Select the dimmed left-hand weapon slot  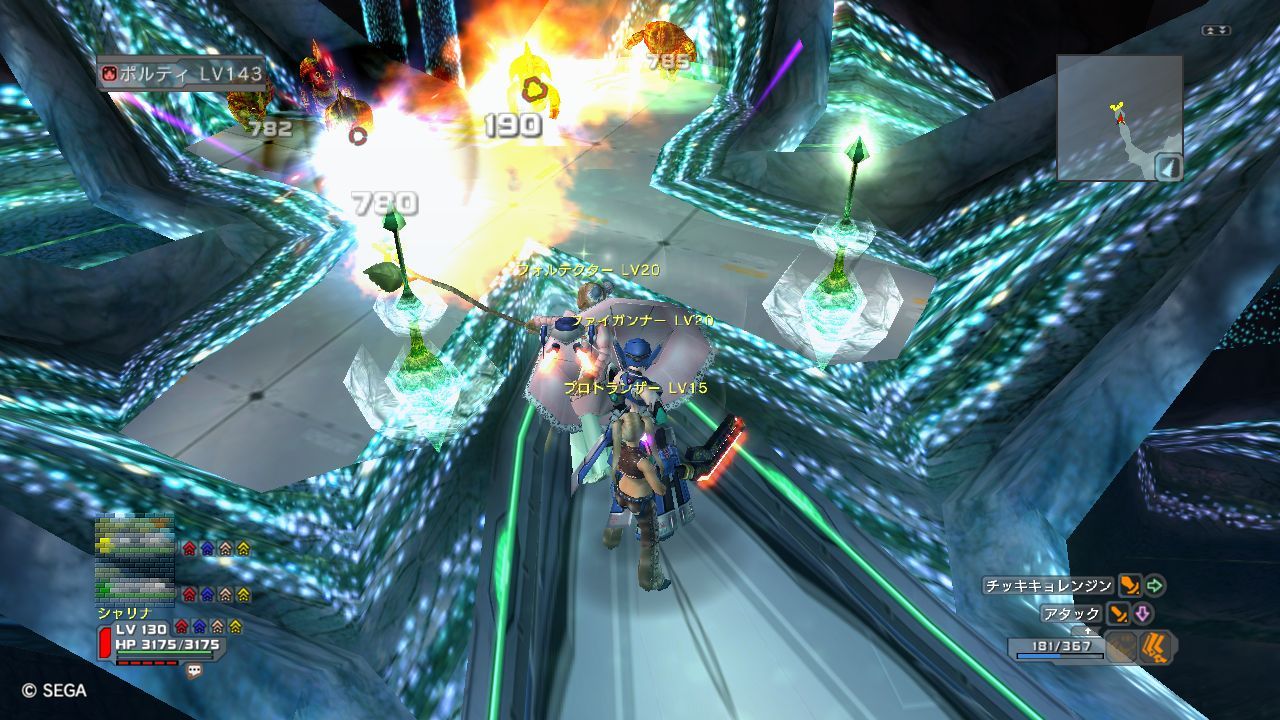pos(1123,648)
